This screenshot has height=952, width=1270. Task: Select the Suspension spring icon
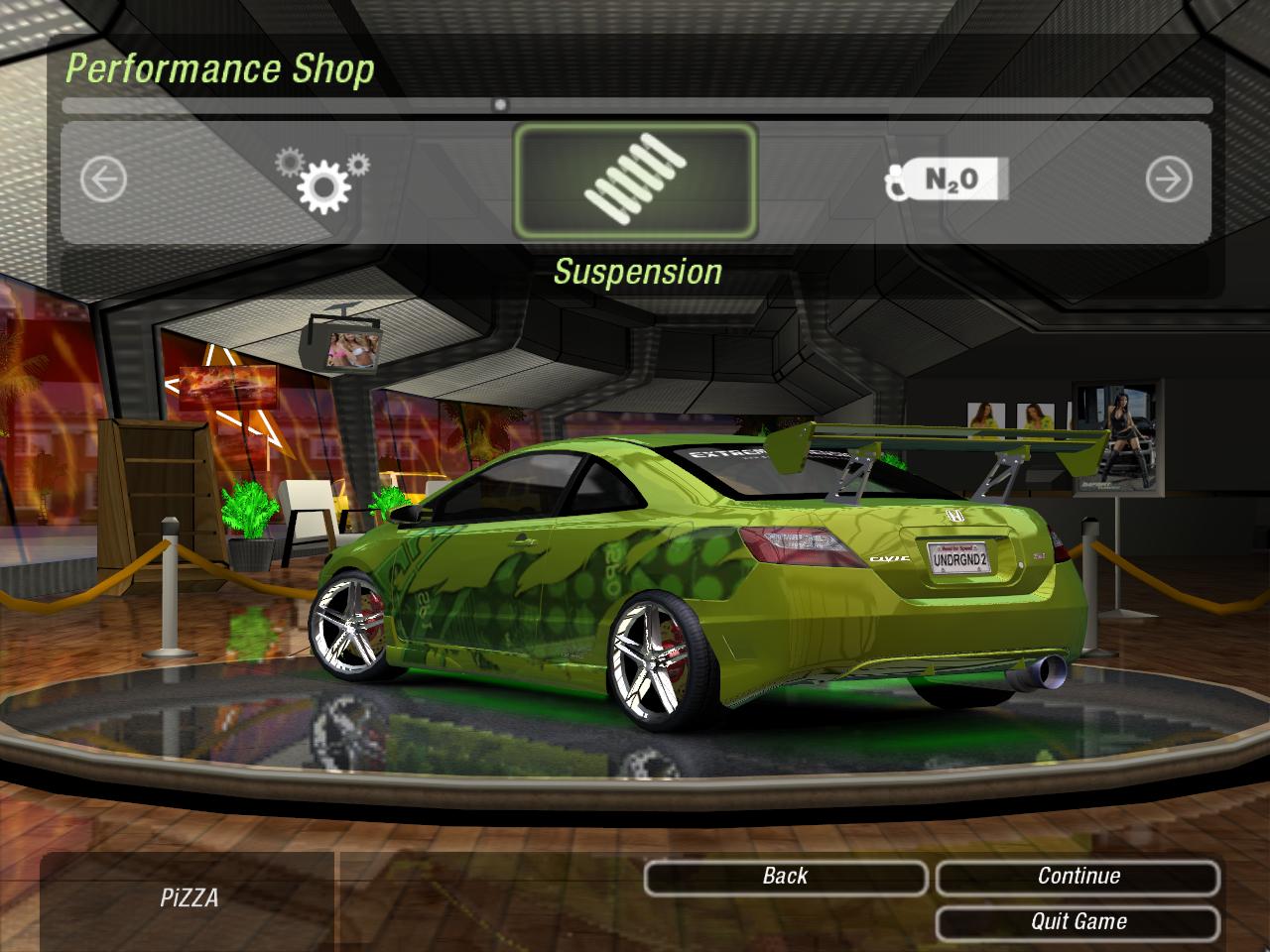point(634,180)
